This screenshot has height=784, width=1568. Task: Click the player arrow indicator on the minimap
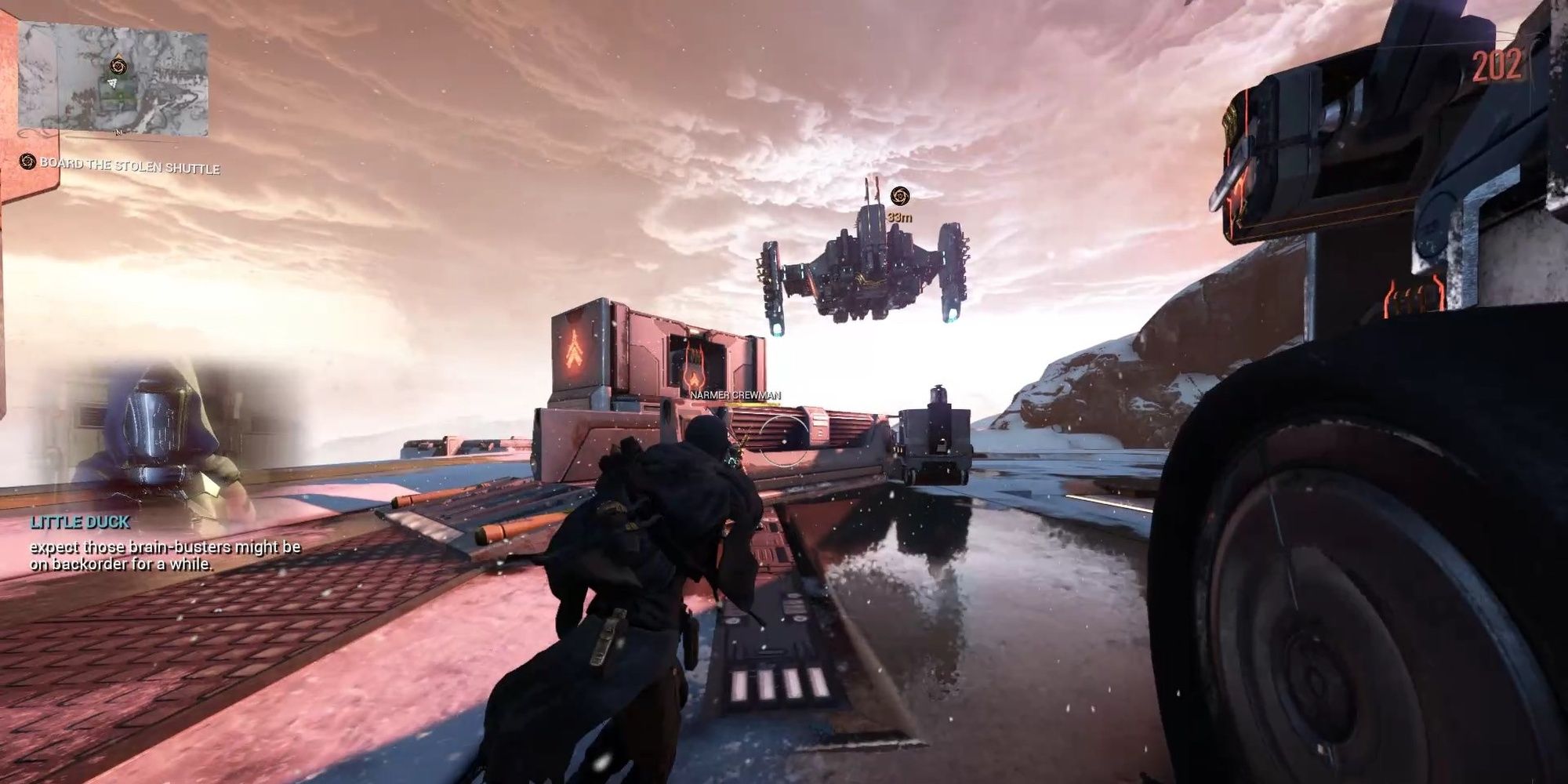coord(113,84)
